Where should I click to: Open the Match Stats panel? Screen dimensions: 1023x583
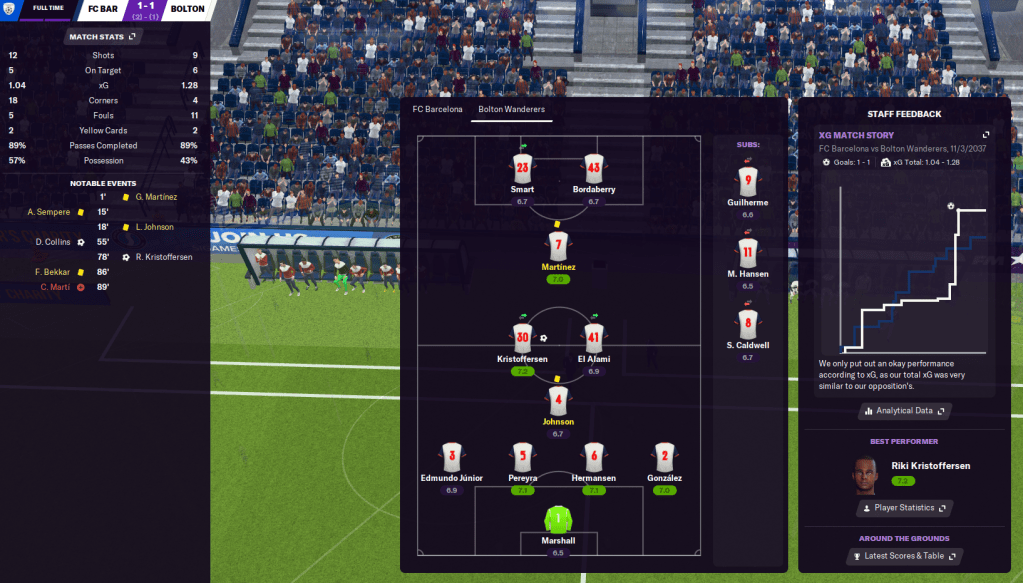(102, 37)
